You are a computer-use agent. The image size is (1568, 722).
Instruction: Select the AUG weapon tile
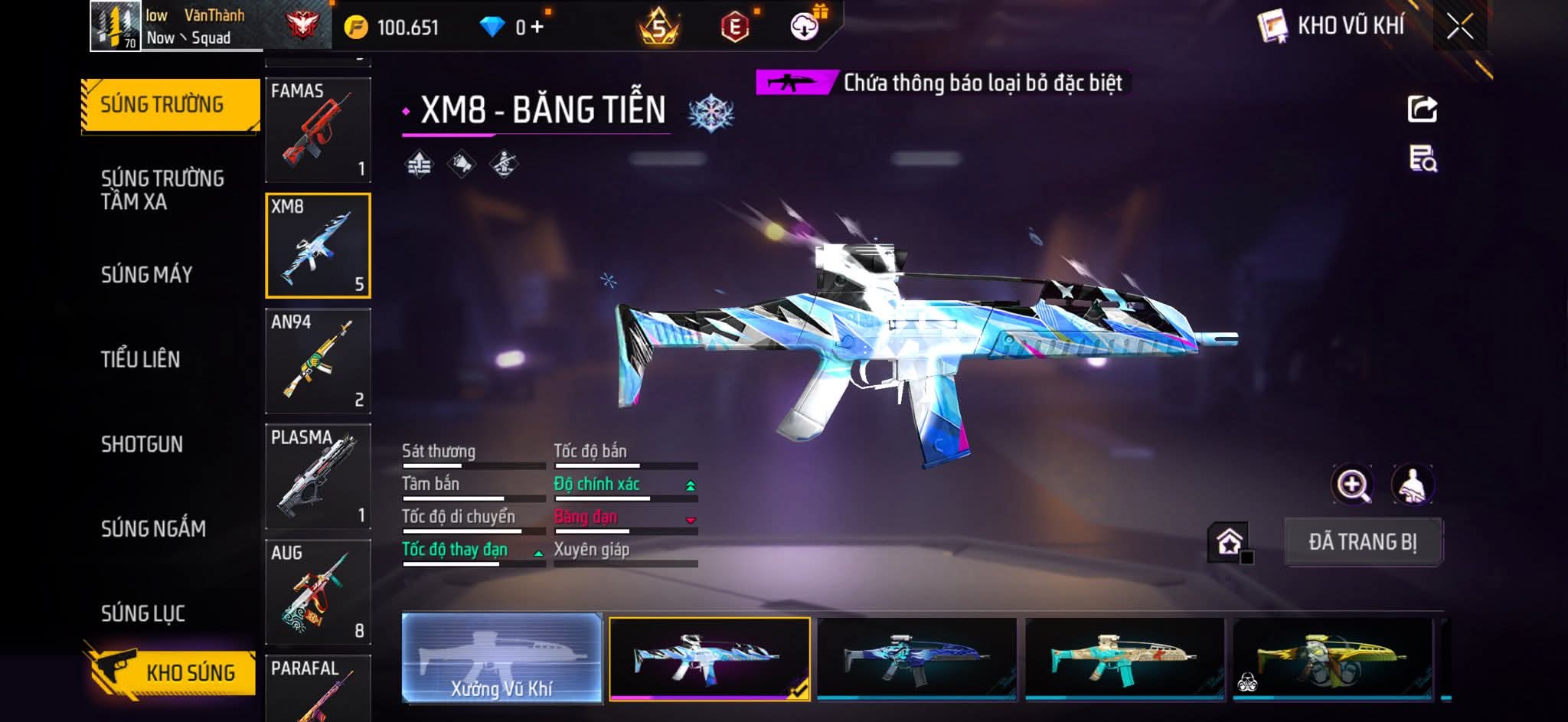click(318, 592)
